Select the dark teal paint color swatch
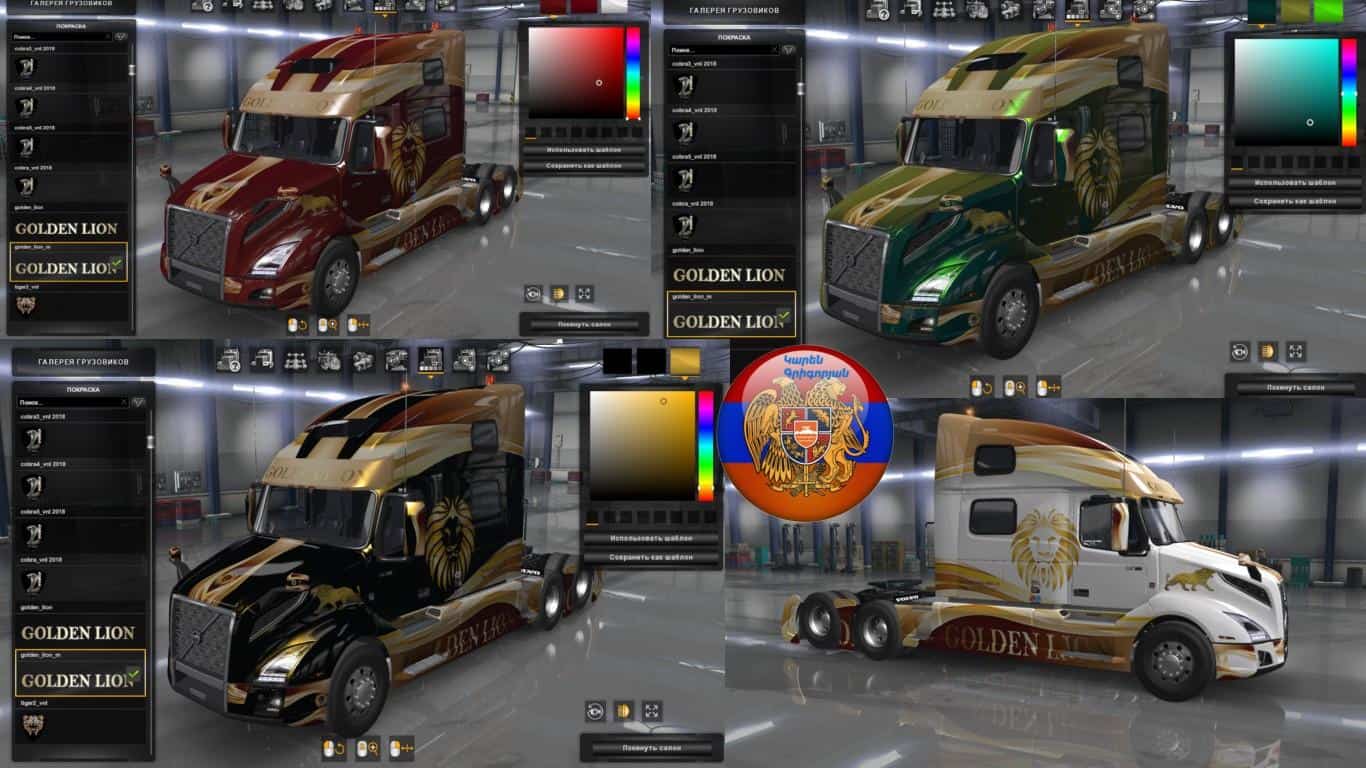 [x=1260, y=10]
